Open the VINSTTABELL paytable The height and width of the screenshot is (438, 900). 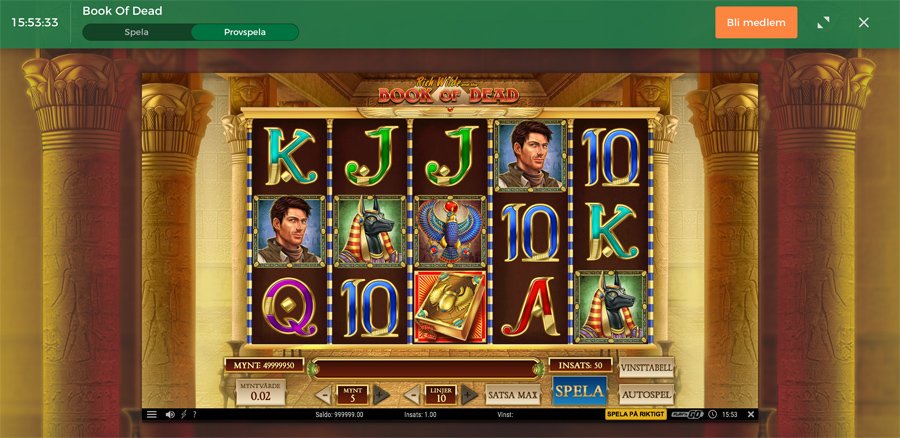point(646,367)
